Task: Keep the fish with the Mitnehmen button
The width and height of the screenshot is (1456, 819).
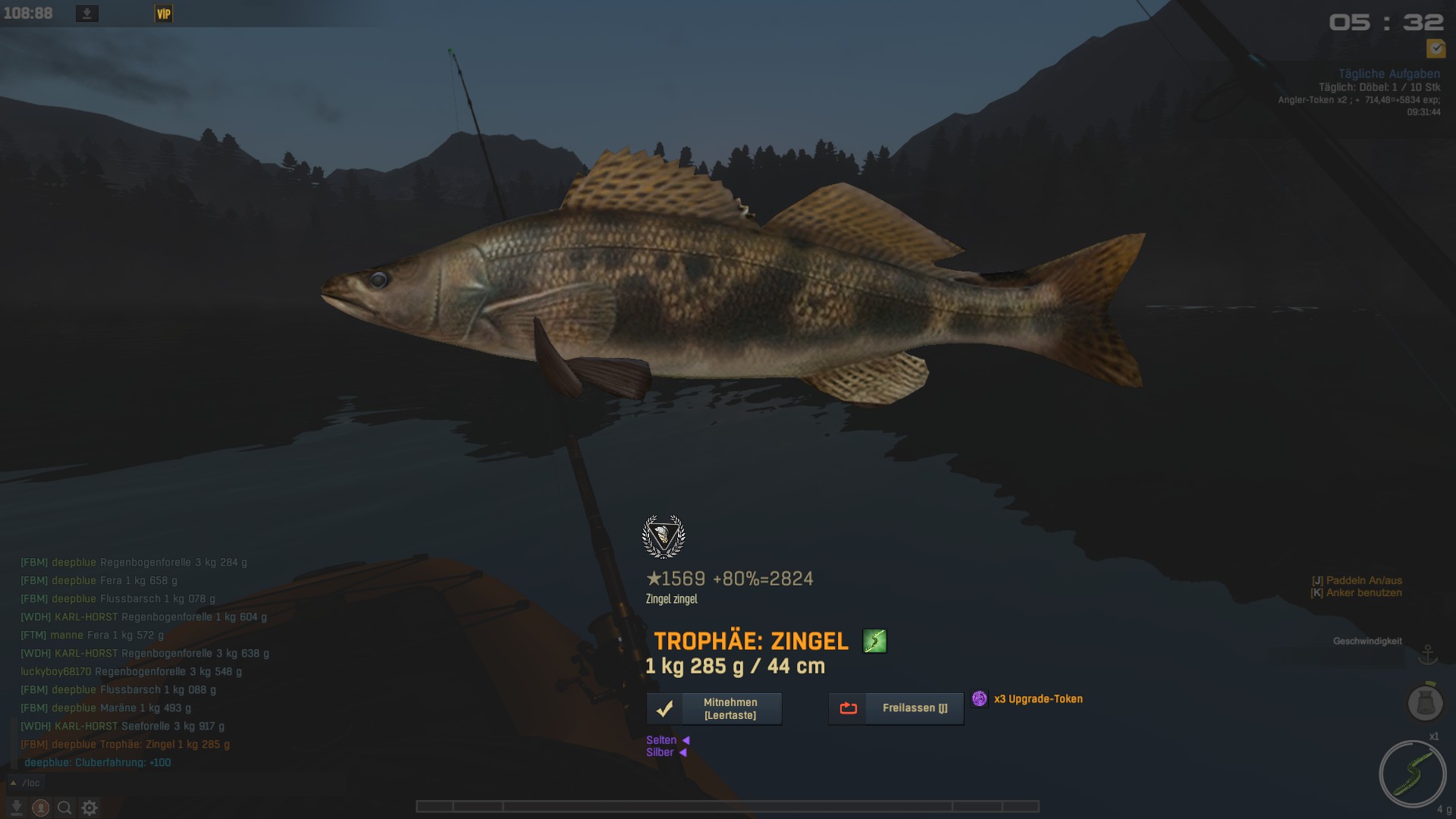Action: coord(714,708)
